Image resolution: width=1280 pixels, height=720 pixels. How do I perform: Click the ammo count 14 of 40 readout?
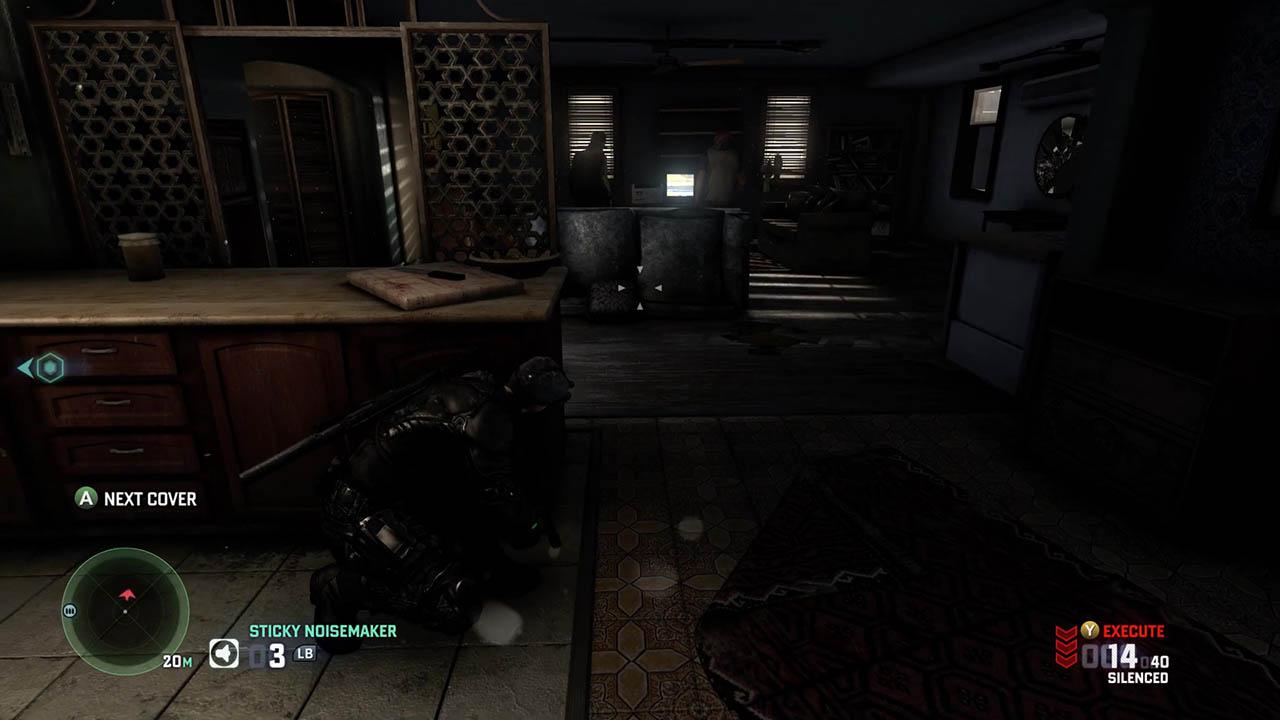tap(1123, 655)
